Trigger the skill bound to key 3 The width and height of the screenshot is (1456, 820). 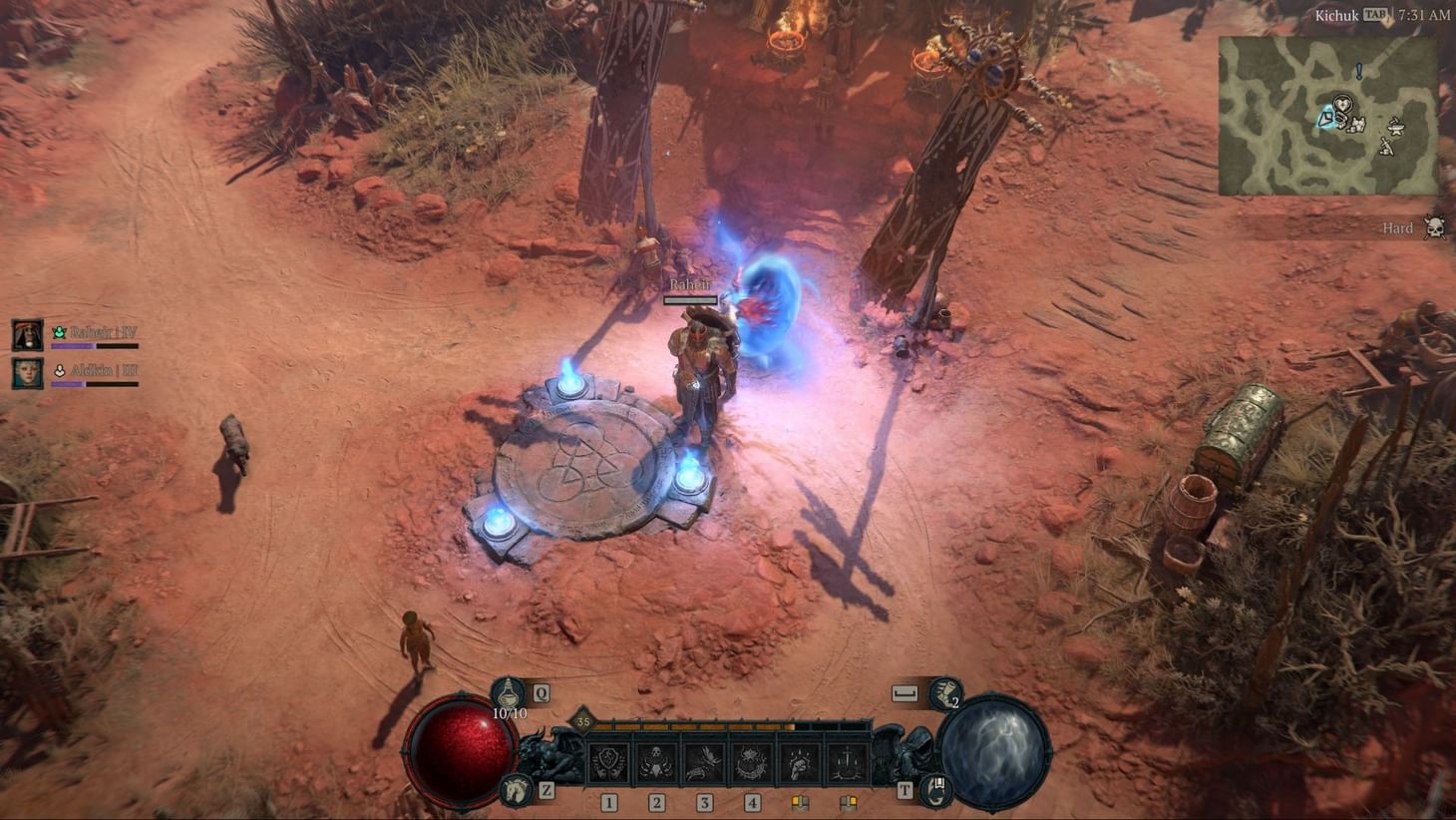pos(704,760)
